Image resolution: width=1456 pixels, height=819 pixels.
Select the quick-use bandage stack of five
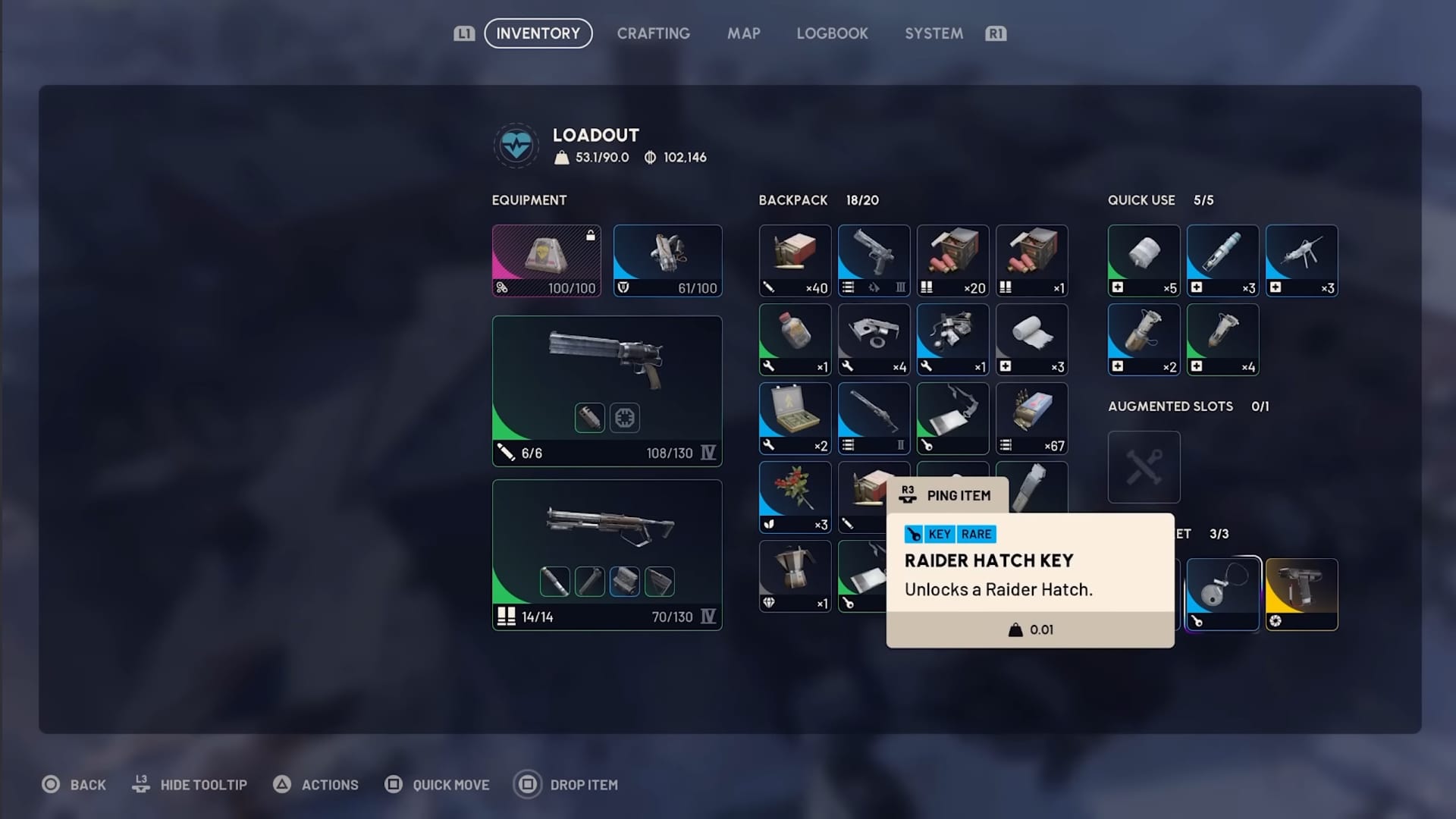tap(1144, 260)
